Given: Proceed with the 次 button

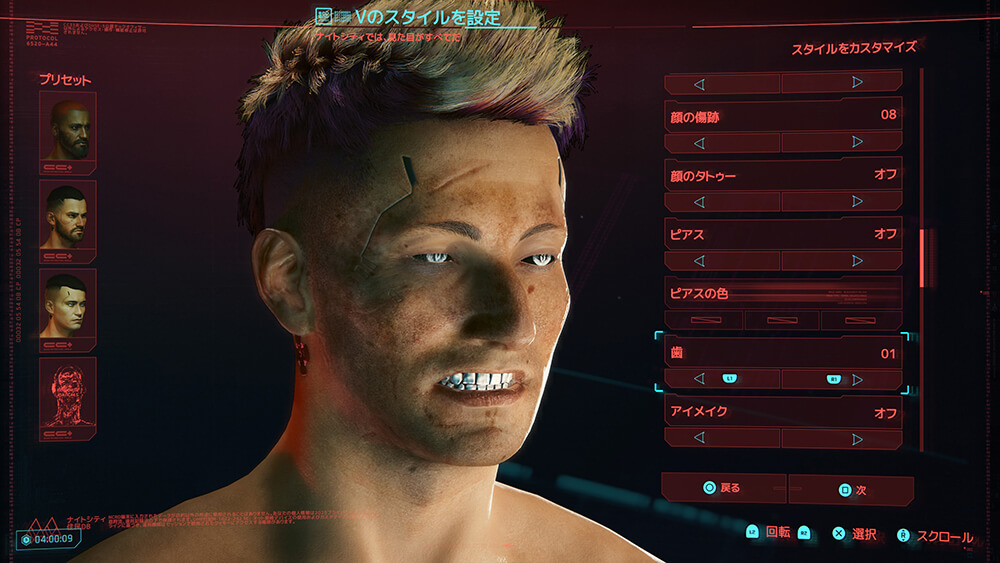Looking at the screenshot, I should [850, 490].
